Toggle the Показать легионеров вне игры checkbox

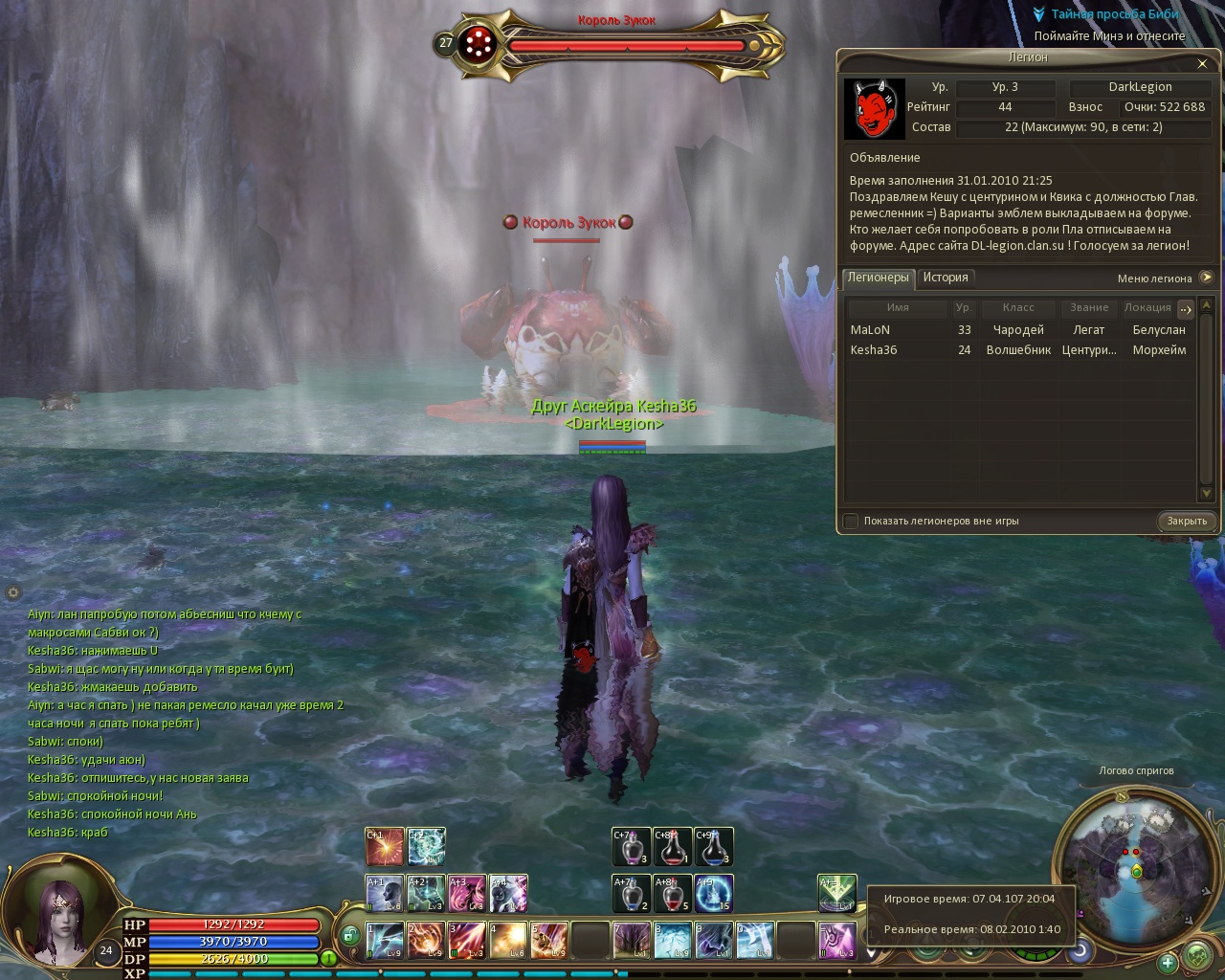pos(851,521)
